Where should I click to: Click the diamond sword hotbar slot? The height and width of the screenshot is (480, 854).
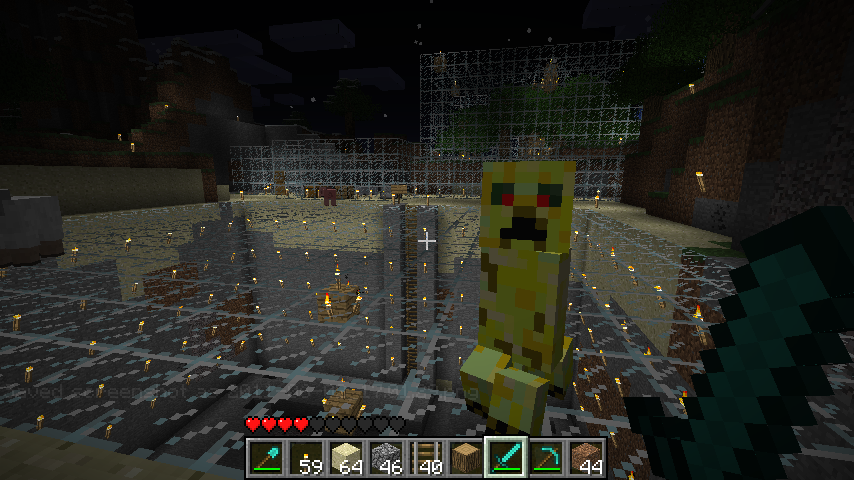point(506,458)
